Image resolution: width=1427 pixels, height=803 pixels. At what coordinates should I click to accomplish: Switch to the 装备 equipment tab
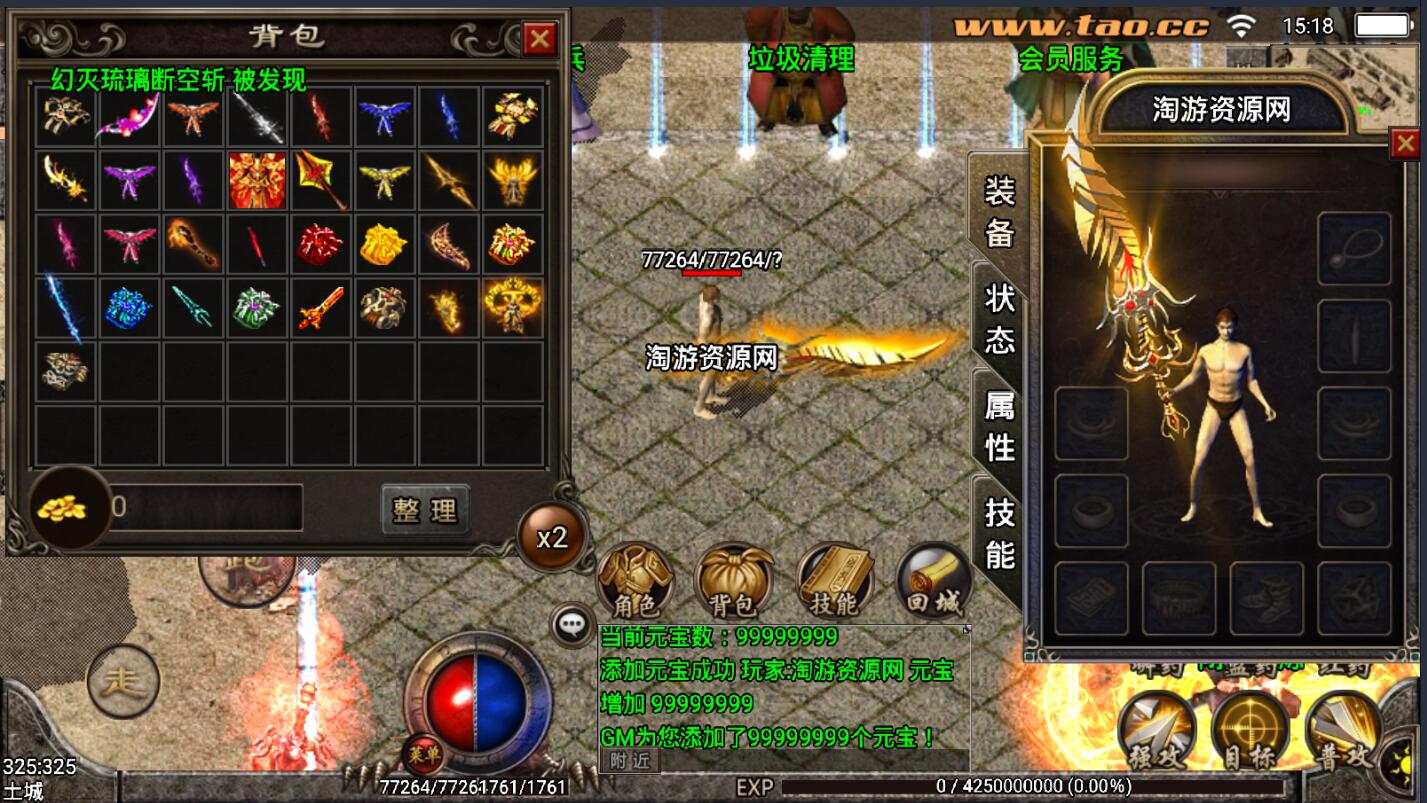(x=1000, y=211)
